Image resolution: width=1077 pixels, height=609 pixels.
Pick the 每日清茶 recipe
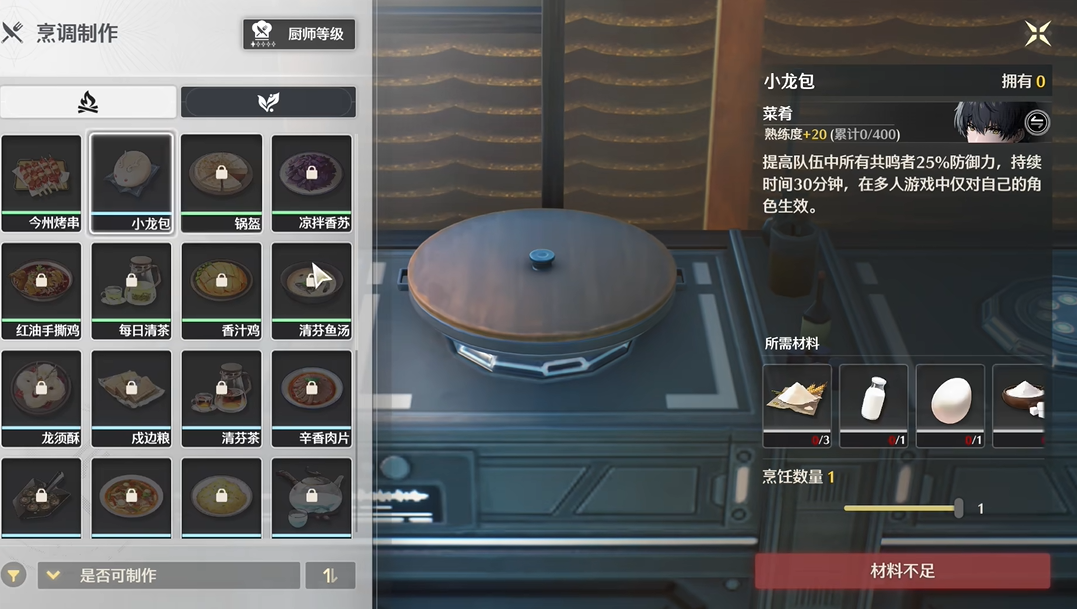click(x=131, y=290)
